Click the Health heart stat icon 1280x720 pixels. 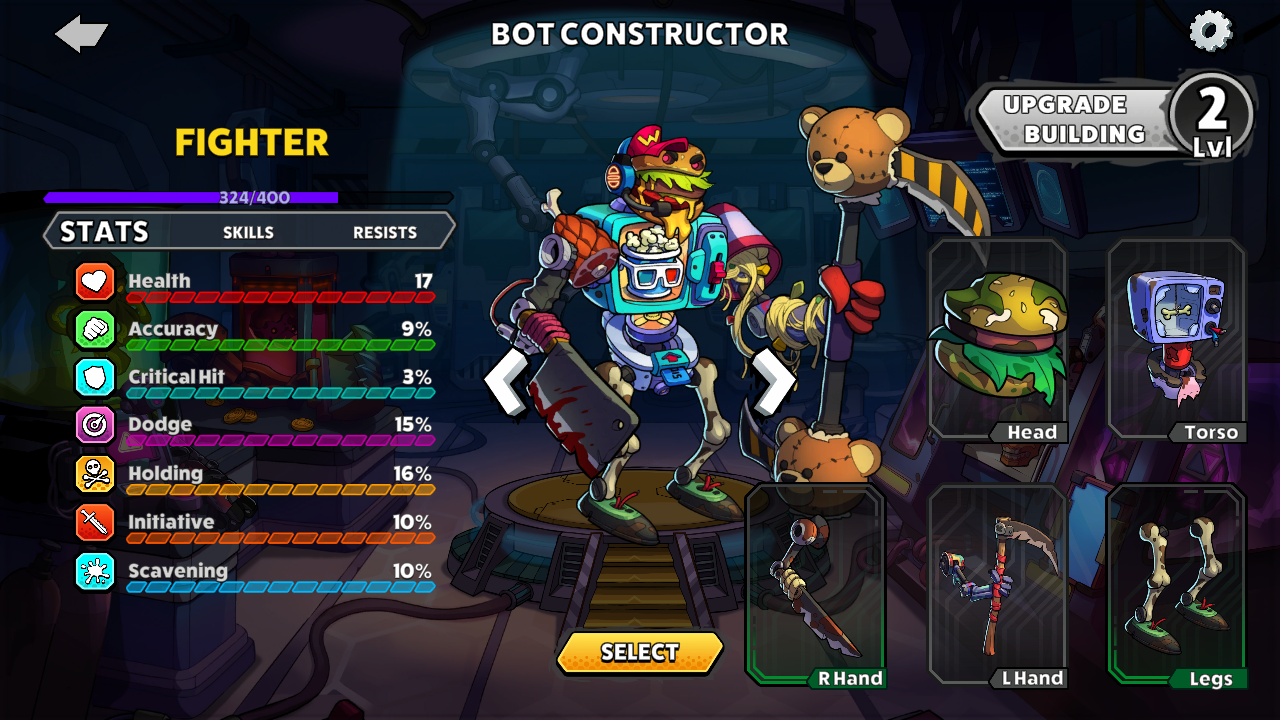pyautogui.click(x=95, y=281)
